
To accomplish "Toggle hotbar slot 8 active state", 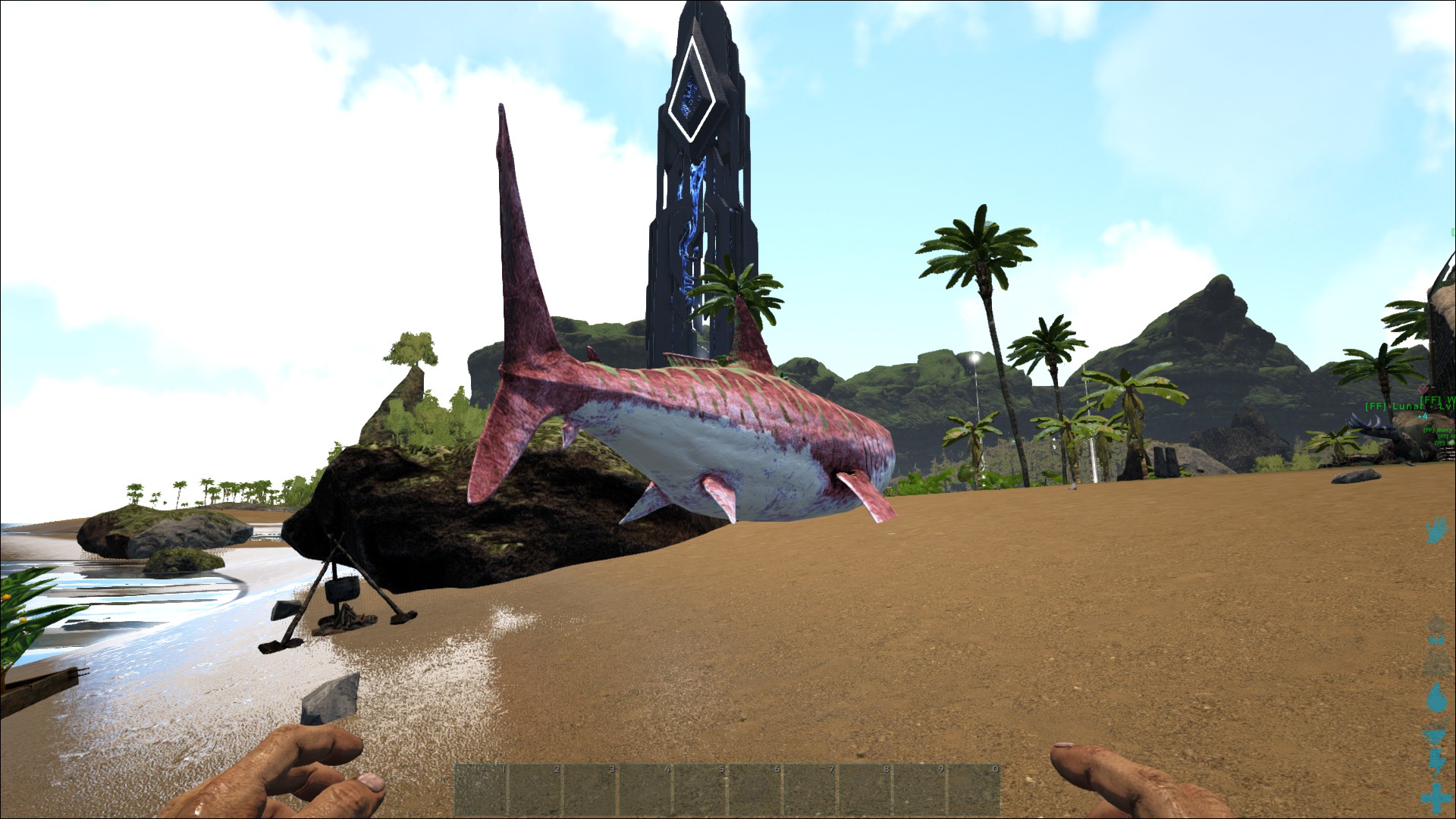I will [863, 790].
